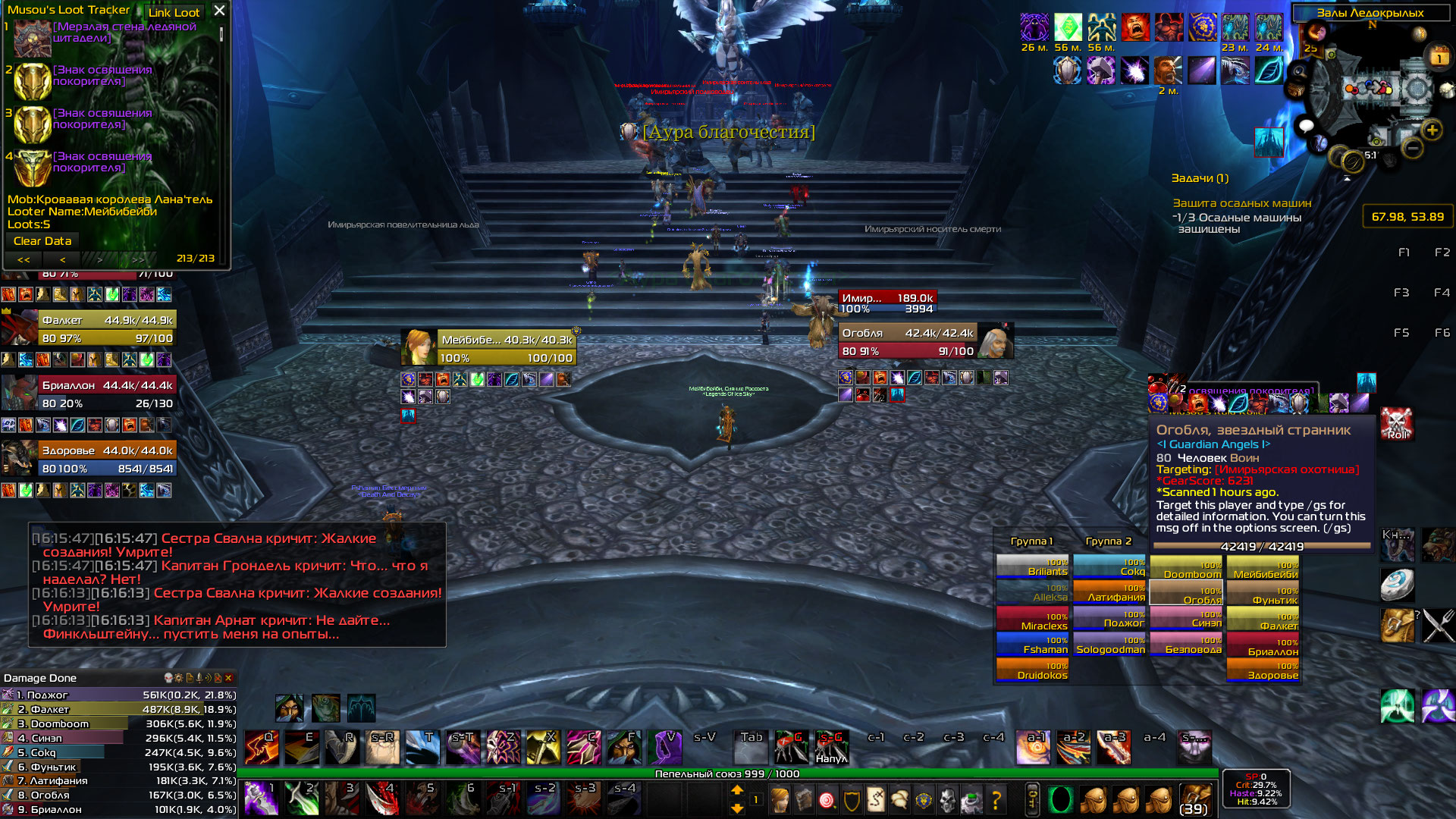Close the Damage Done meter window
Screen dimensions: 1456x819
(228, 678)
